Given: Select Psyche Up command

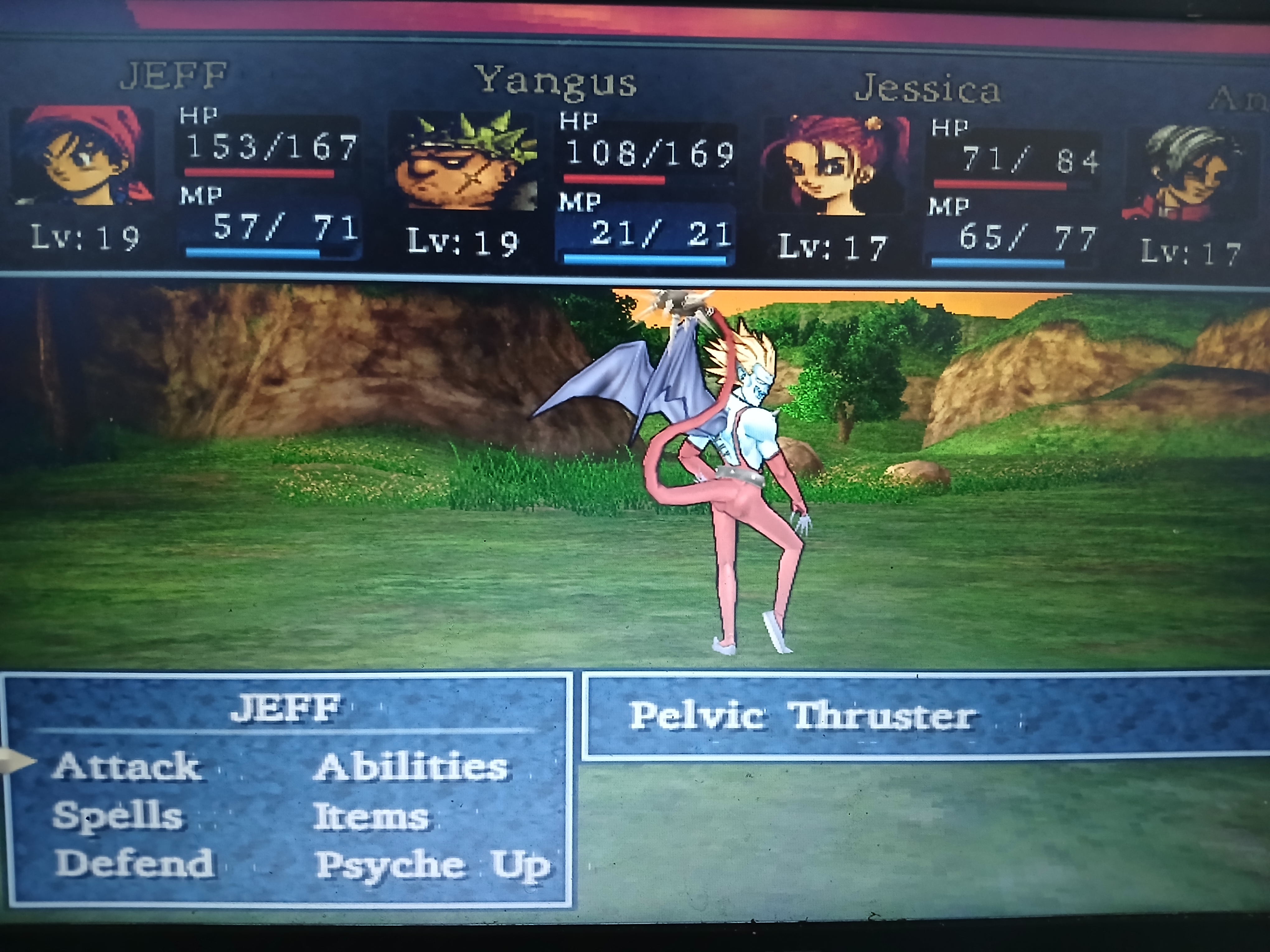Looking at the screenshot, I should pyautogui.click(x=432, y=865).
